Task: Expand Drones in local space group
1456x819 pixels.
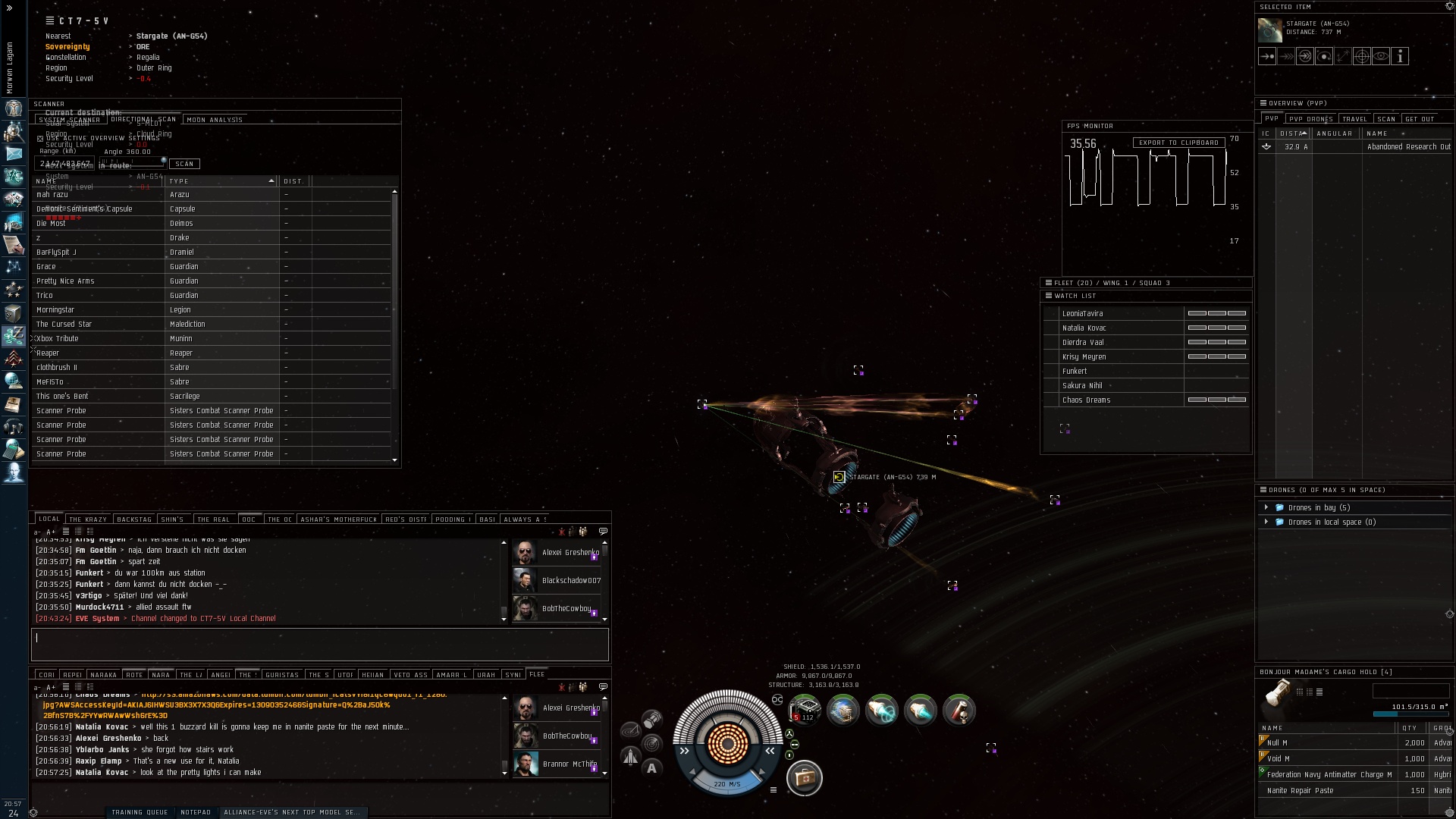Action: pyautogui.click(x=1266, y=522)
